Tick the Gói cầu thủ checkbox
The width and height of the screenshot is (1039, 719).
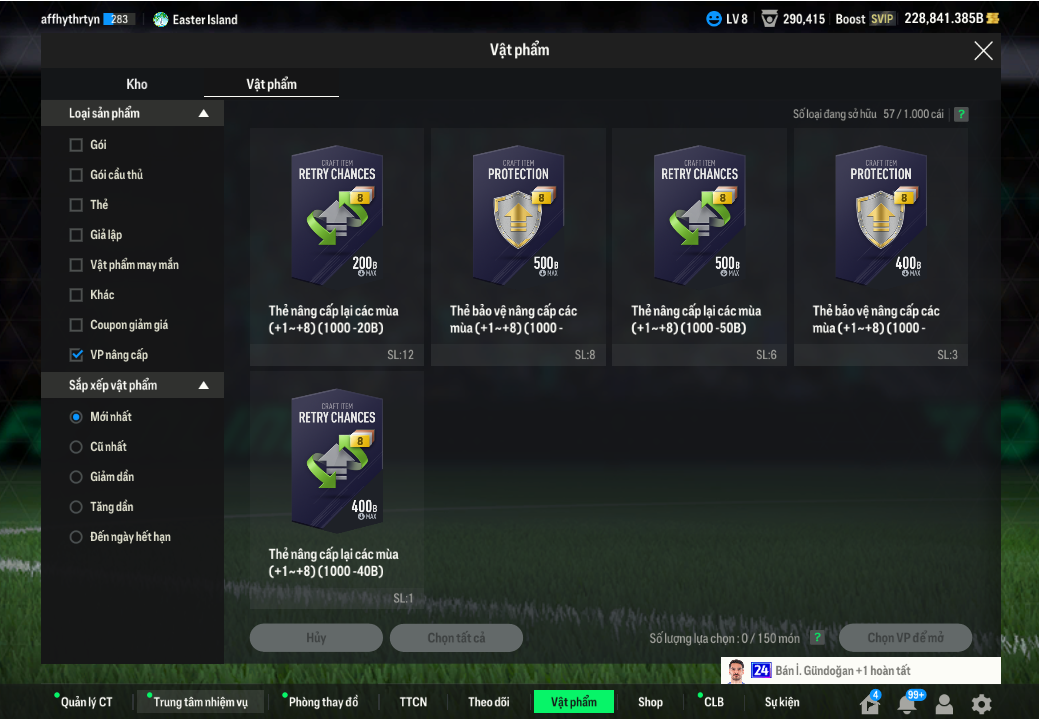tap(76, 175)
